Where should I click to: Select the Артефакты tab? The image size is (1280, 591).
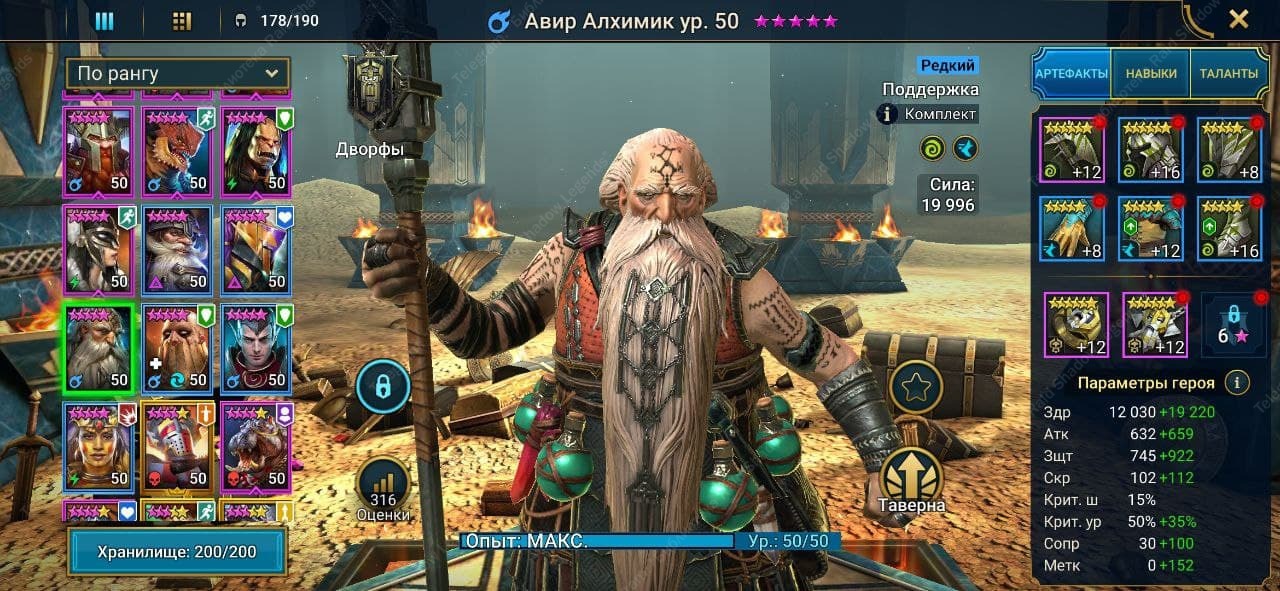click(1071, 73)
